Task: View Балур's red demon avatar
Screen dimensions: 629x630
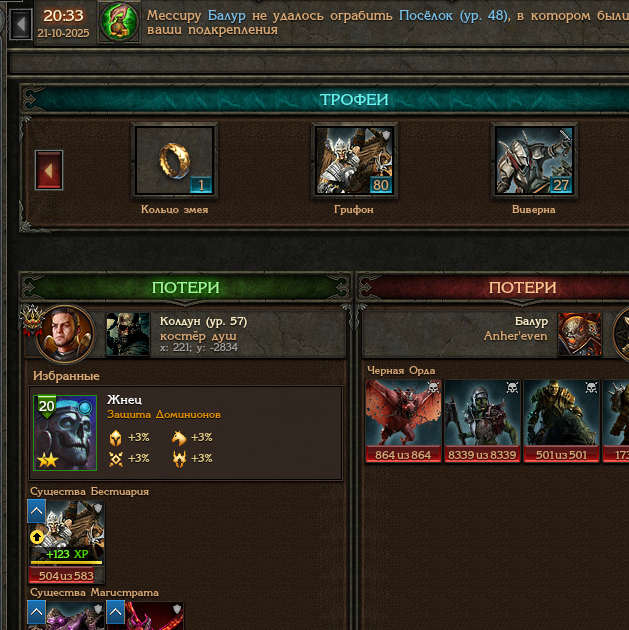Action: [x=580, y=334]
